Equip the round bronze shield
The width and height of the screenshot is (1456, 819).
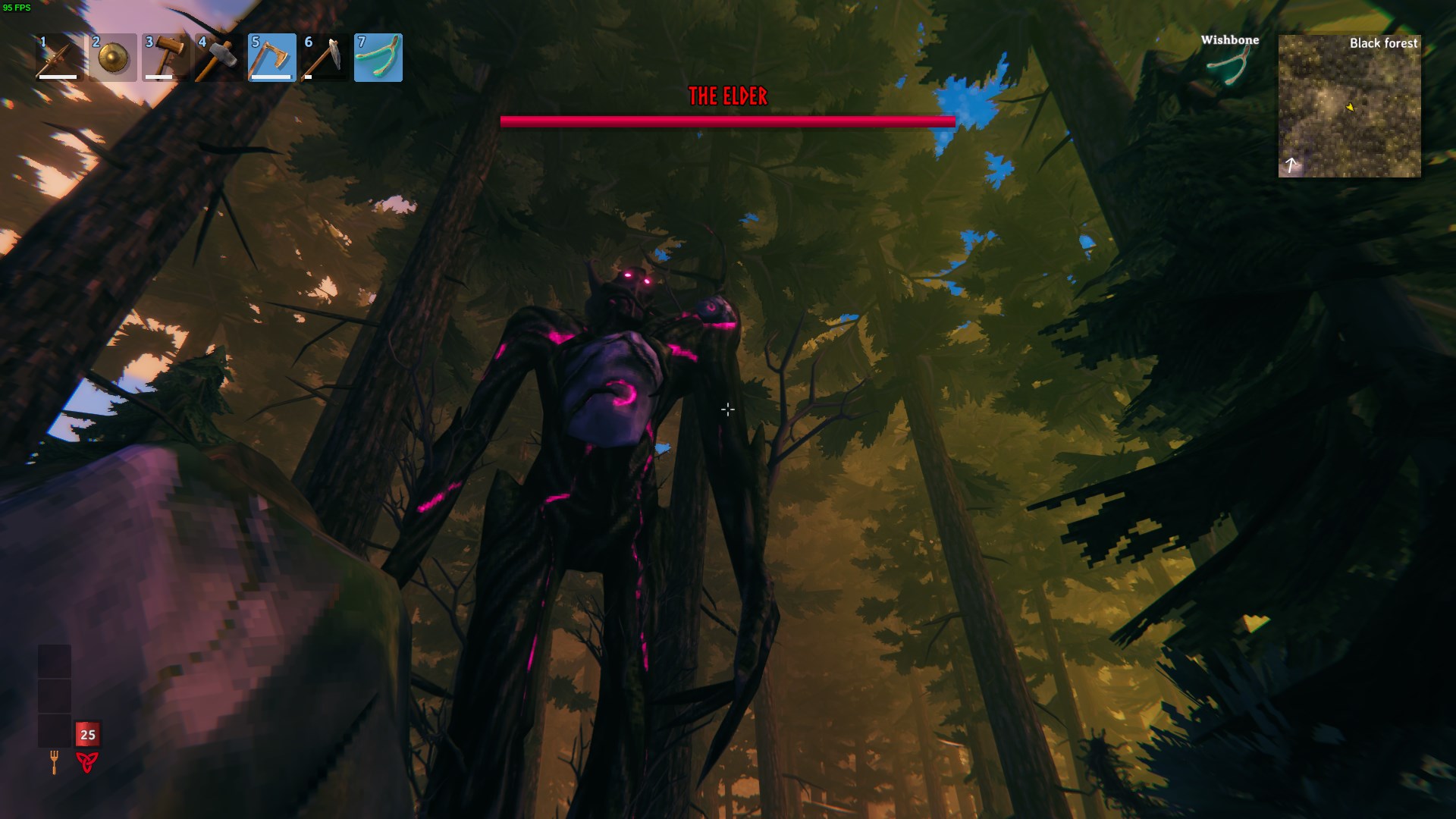click(113, 58)
